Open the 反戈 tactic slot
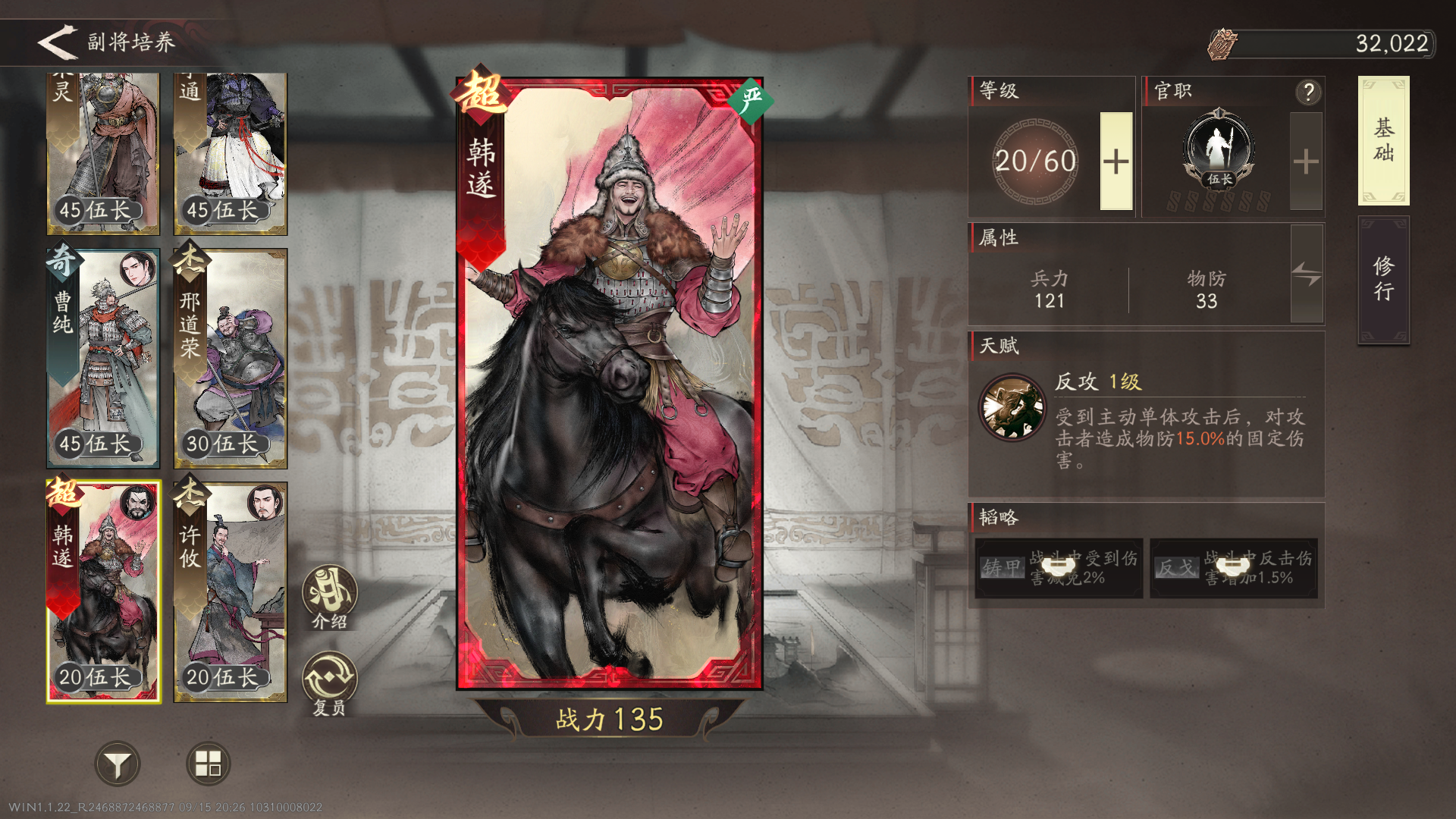This screenshot has width=1456, height=819. (1232, 567)
